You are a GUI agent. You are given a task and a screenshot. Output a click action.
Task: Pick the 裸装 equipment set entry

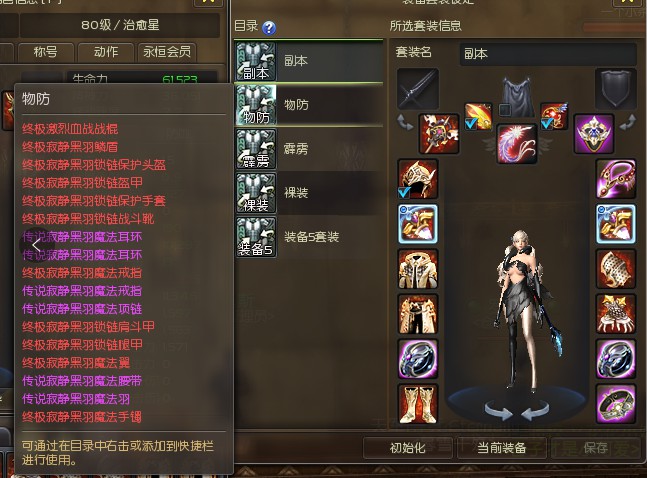(308, 191)
